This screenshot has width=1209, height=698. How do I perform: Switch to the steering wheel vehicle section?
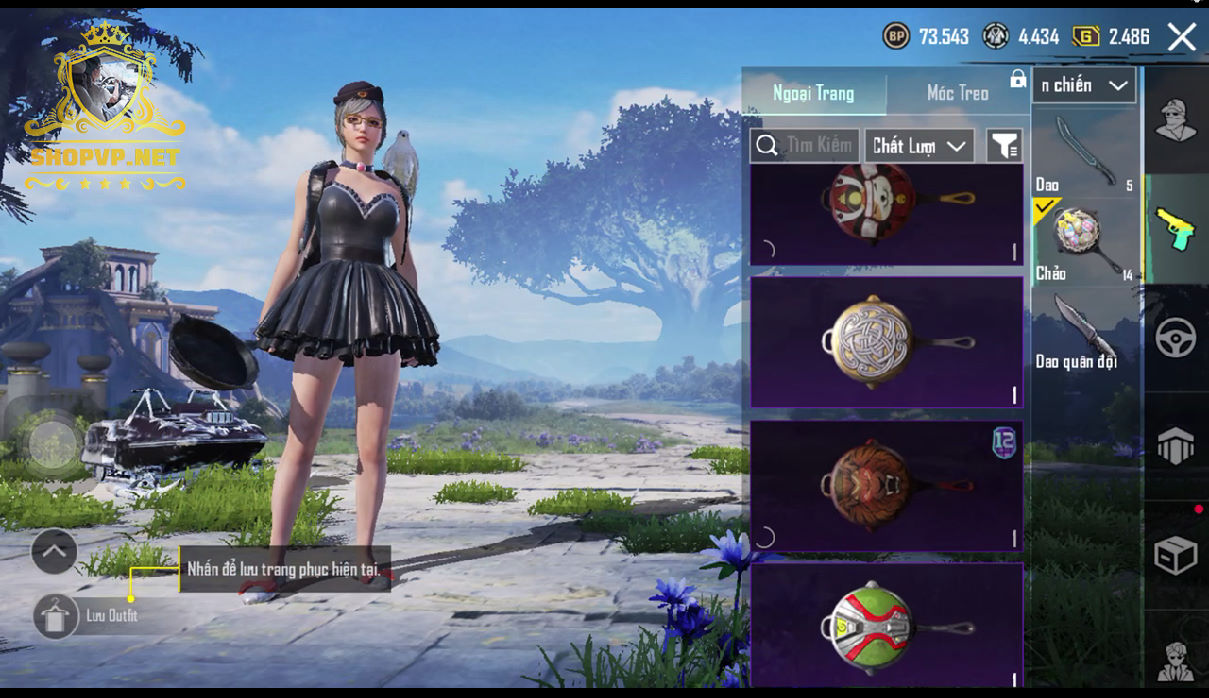(x=1176, y=338)
